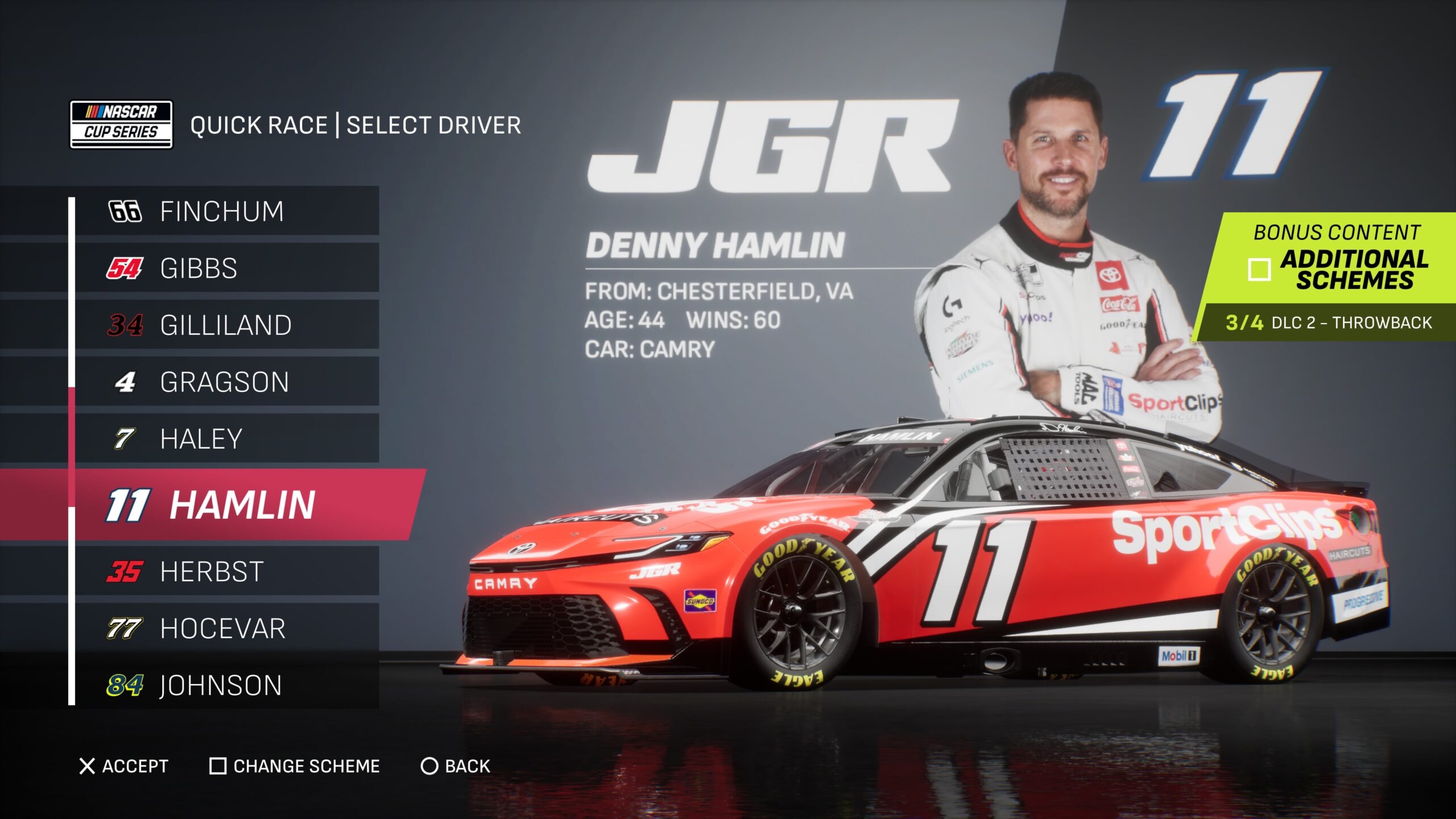The height and width of the screenshot is (819, 1456).
Task: Choose Hocevar number 77
Action: pyautogui.click(x=222, y=628)
